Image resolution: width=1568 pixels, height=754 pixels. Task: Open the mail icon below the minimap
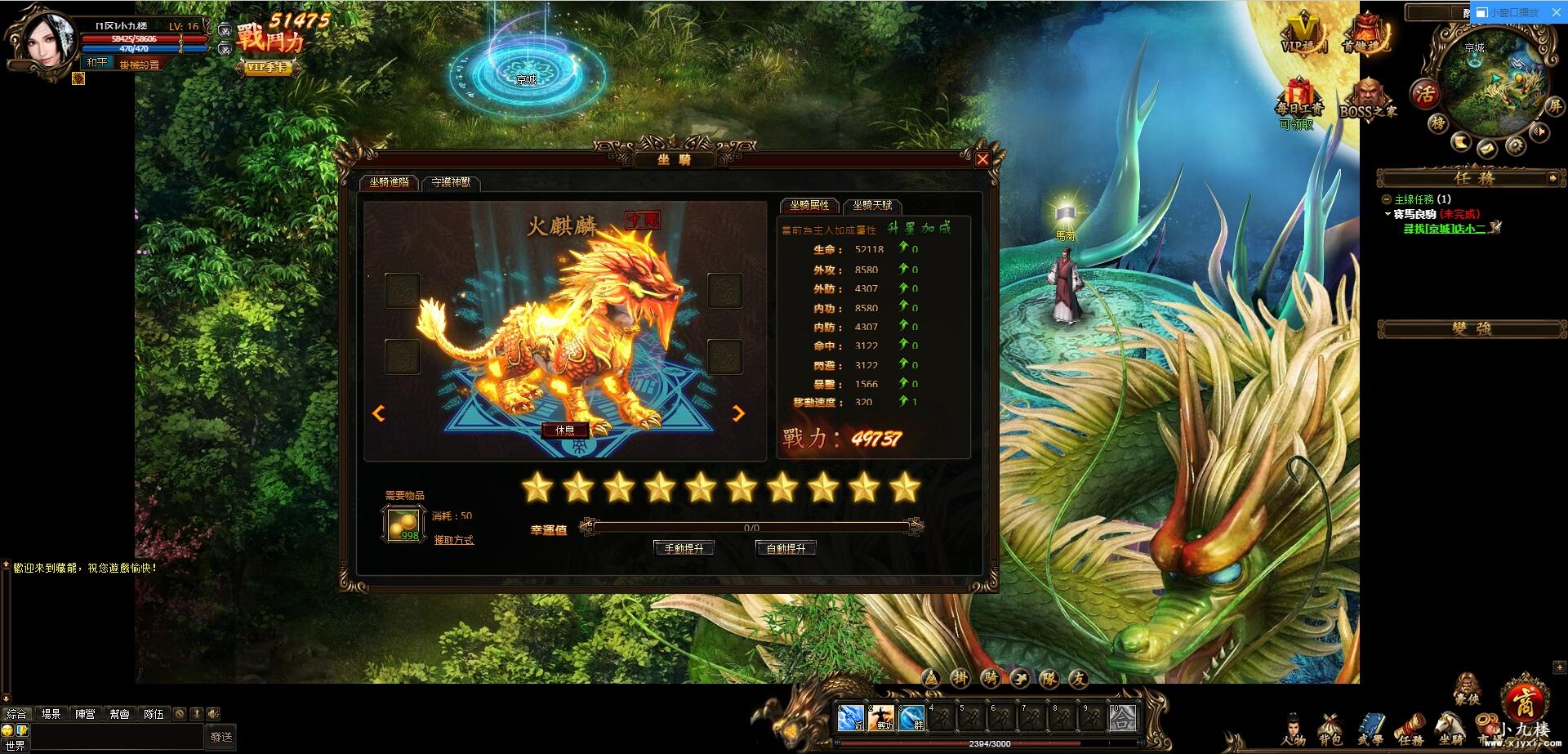tap(1487, 150)
